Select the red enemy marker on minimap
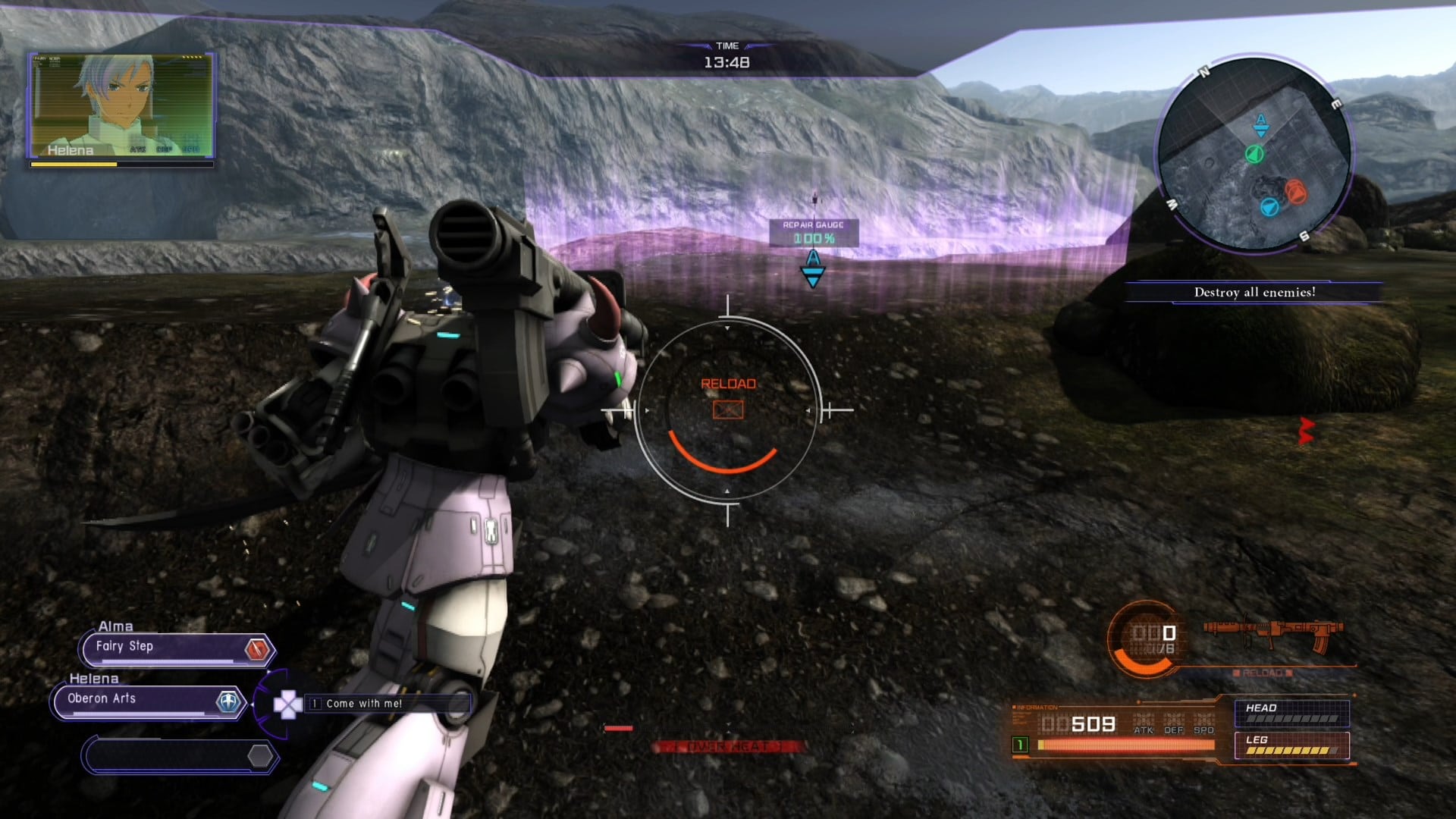Image resolution: width=1456 pixels, height=819 pixels. [1295, 190]
